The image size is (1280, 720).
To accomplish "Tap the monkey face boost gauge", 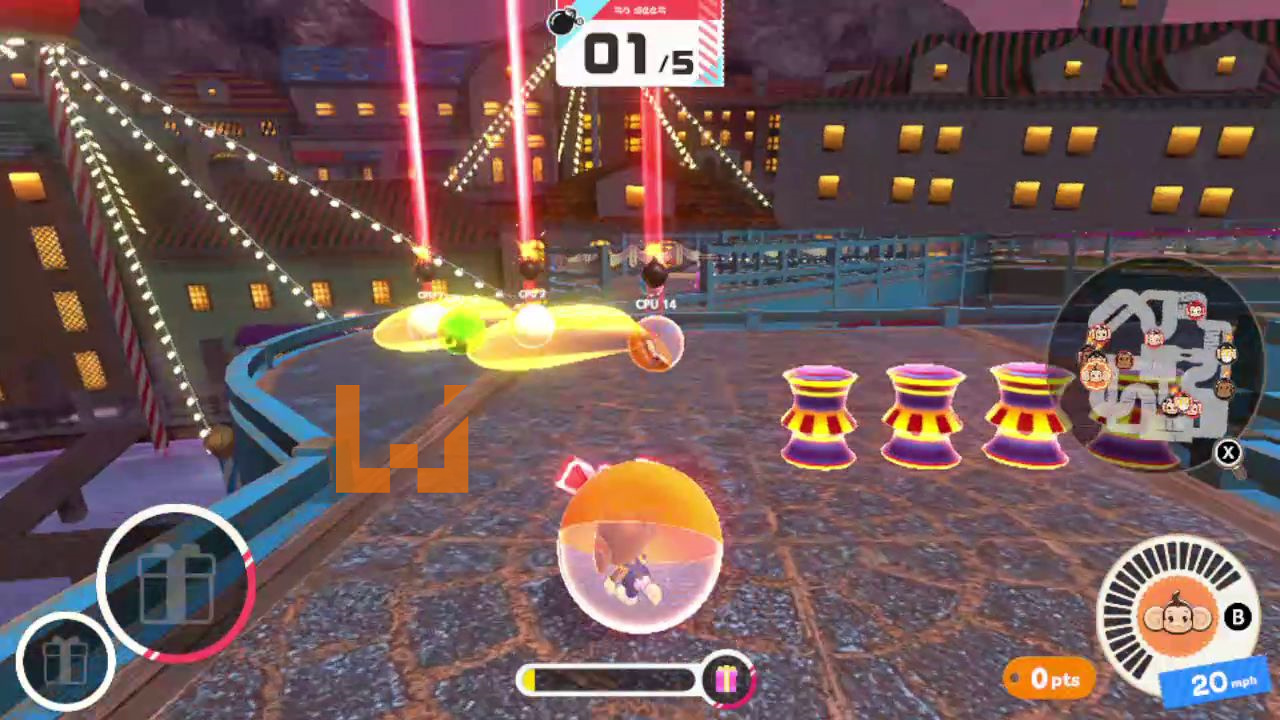I will pos(1178,617).
